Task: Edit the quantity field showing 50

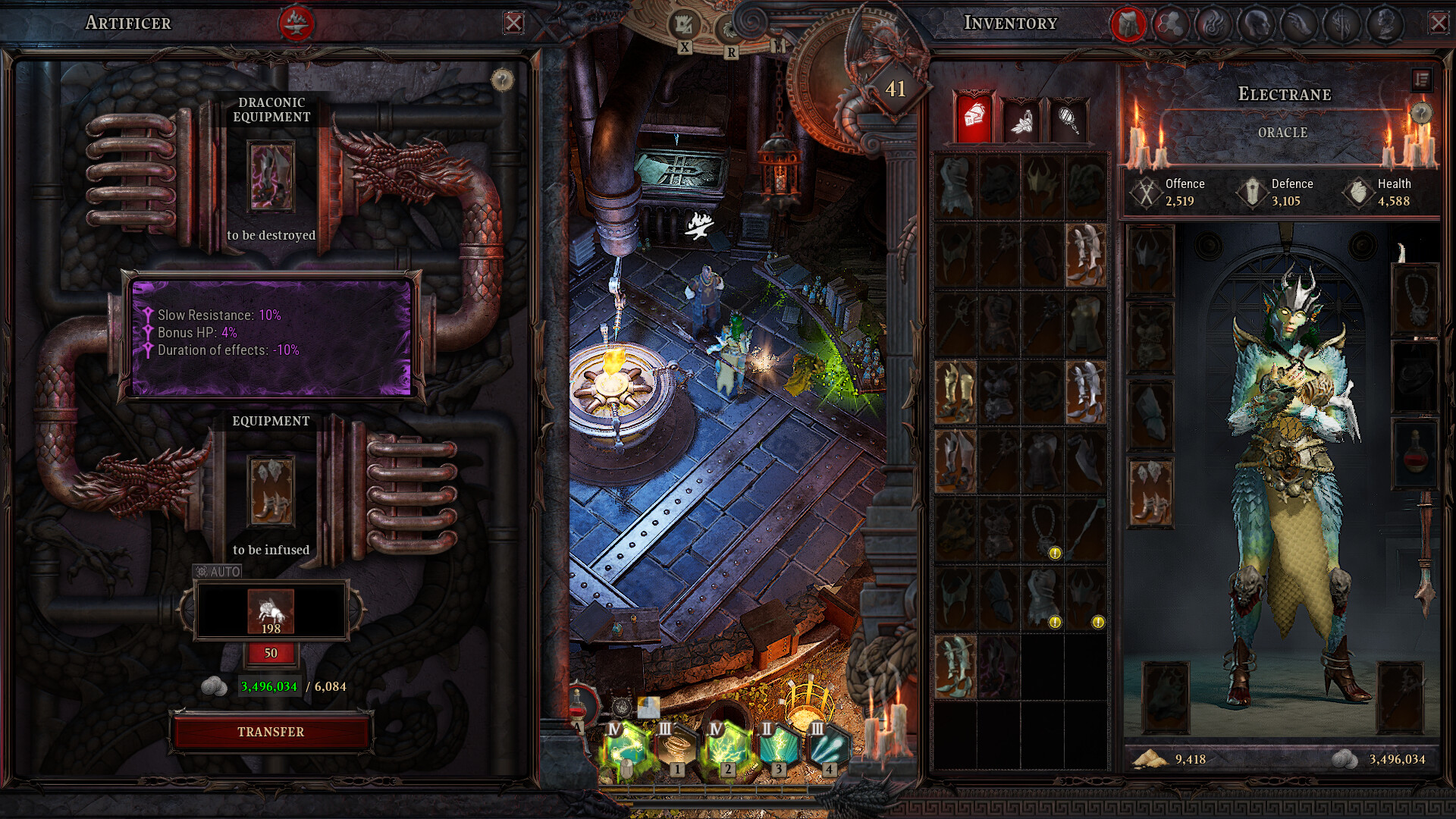Action: [271, 653]
